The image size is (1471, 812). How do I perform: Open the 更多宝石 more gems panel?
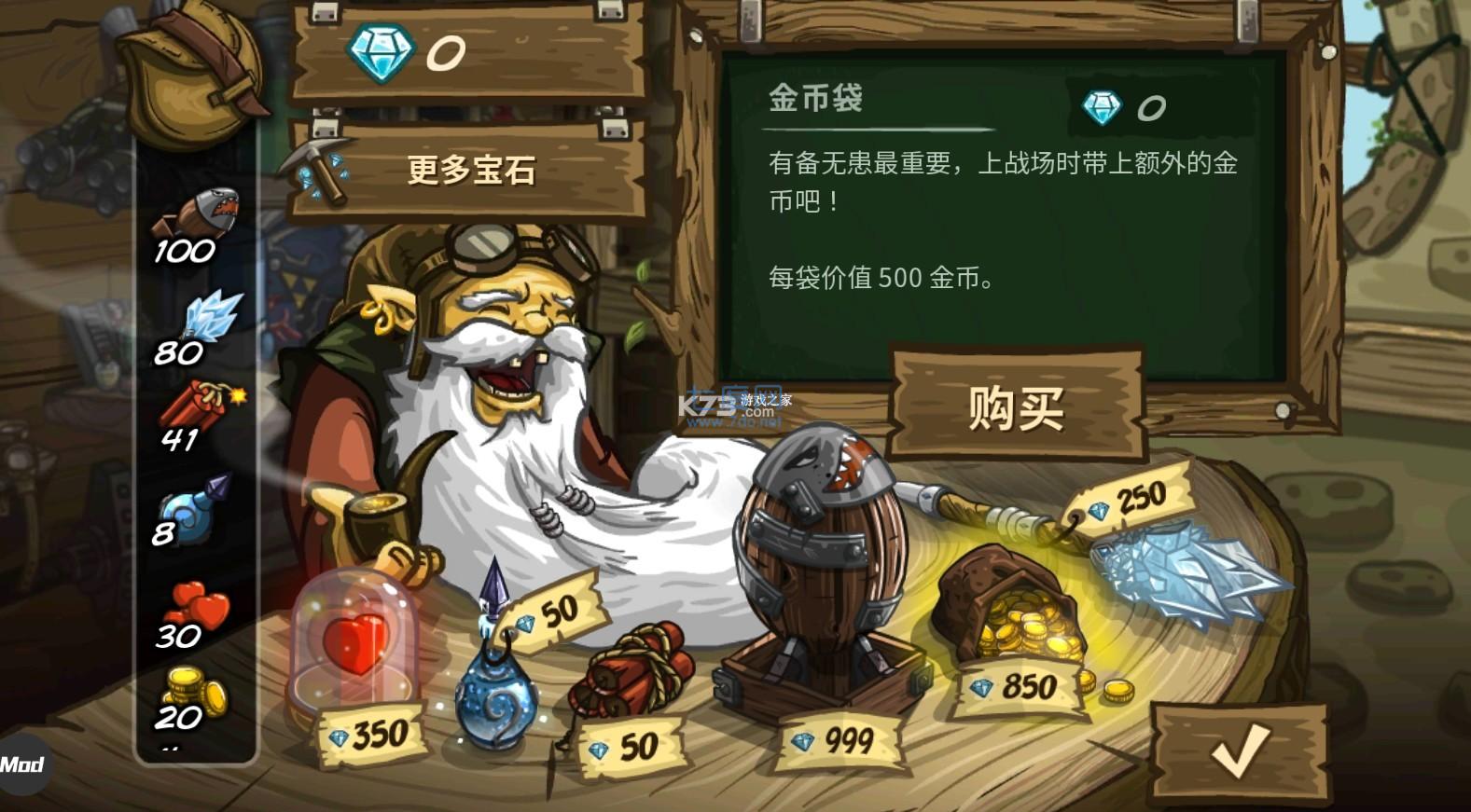(471, 171)
